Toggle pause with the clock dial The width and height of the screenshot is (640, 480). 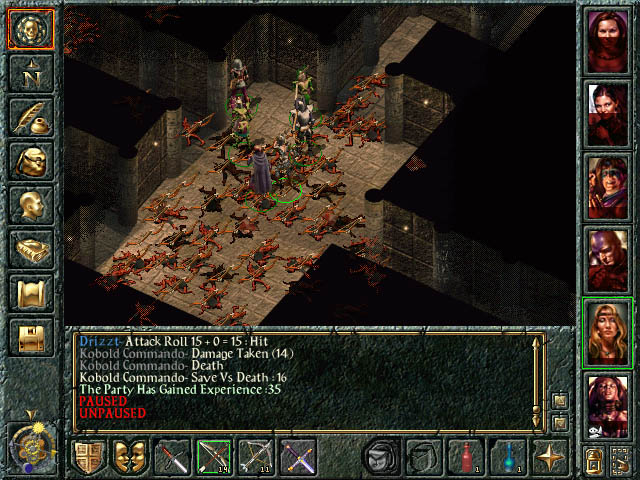(x=30, y=445)
